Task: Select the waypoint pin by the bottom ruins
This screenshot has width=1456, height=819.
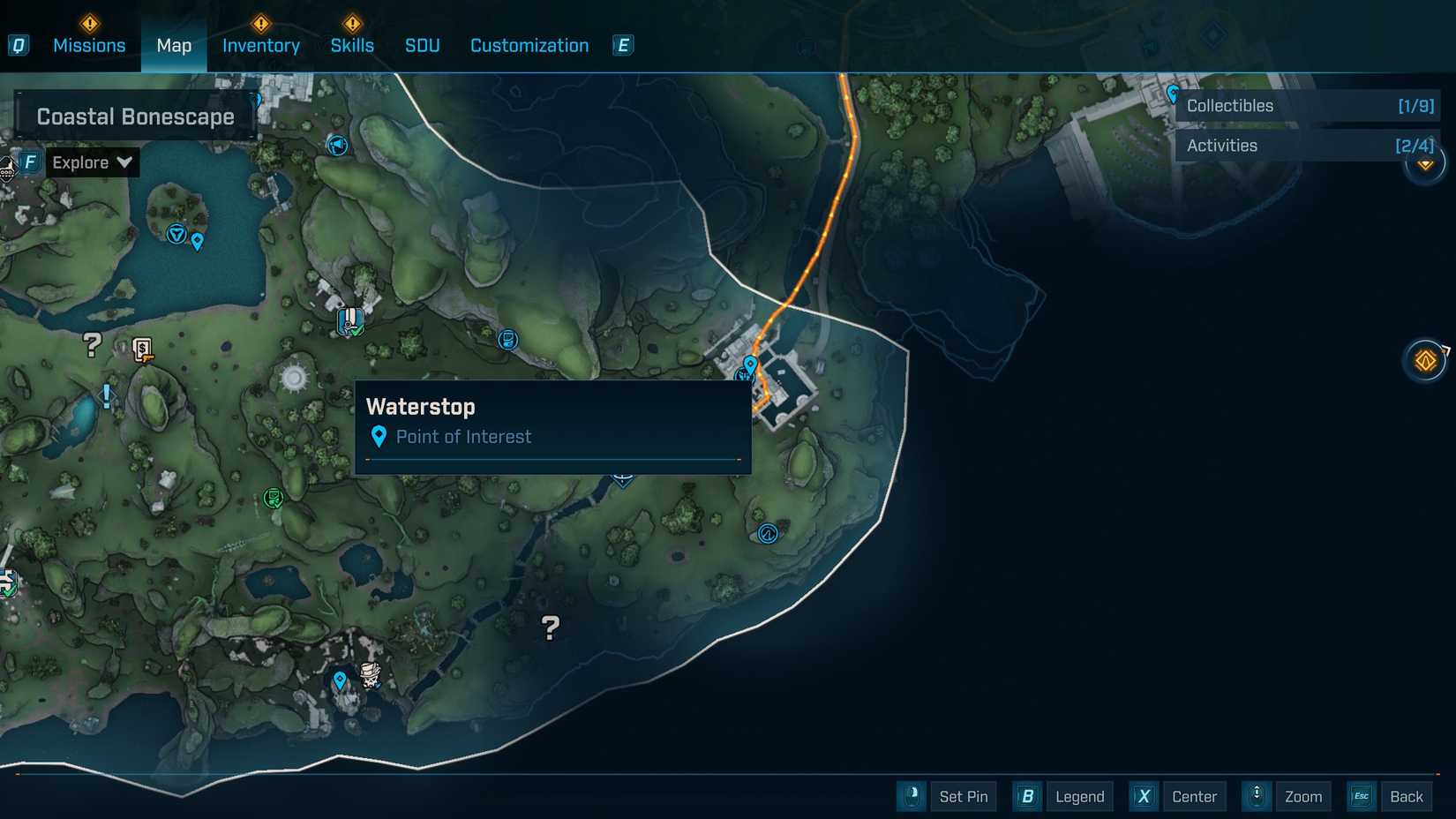Action: 339,680
